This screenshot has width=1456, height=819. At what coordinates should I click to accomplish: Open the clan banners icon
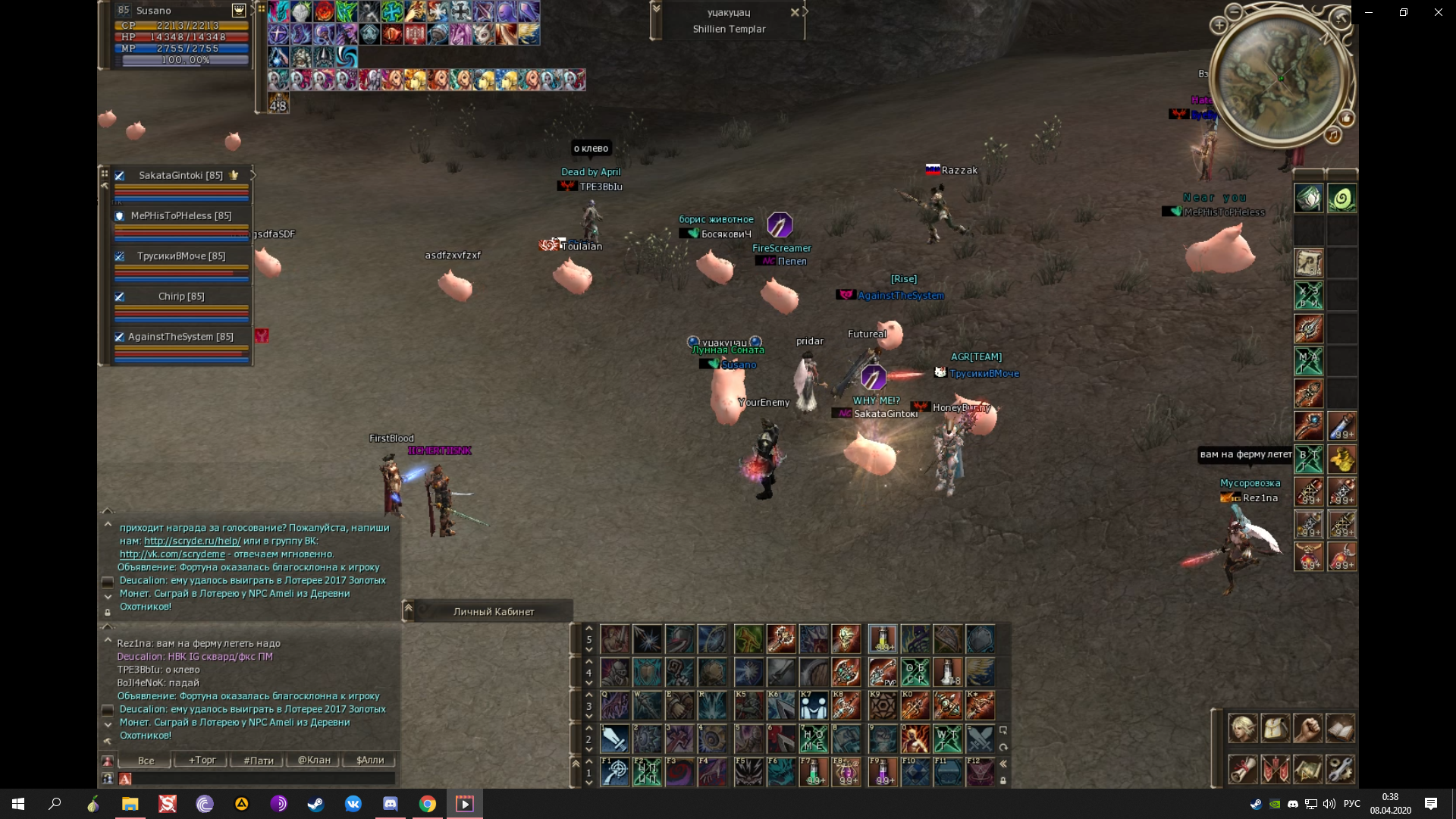[x=1276, y=770]
